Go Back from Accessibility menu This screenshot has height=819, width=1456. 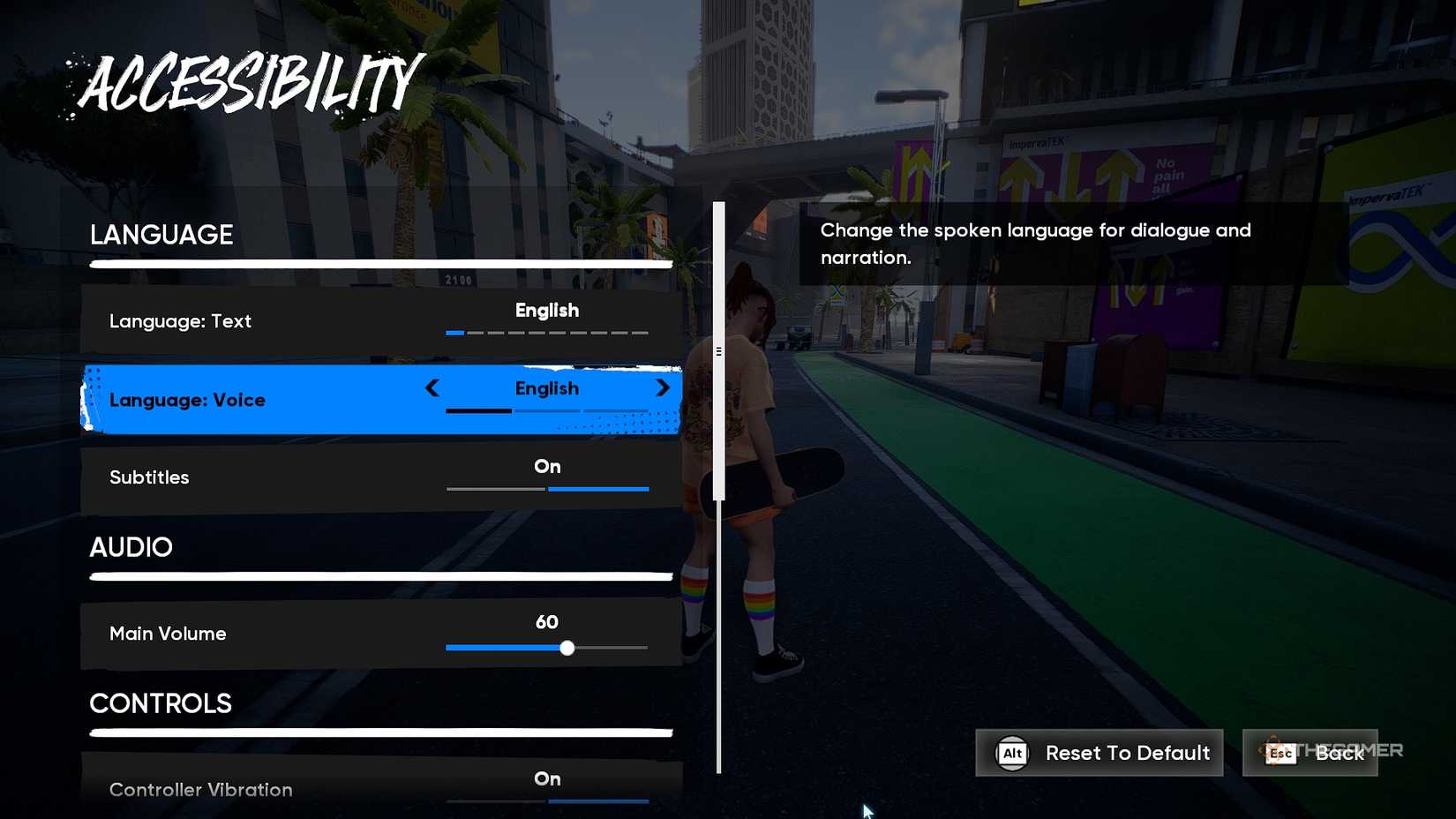(1310, 753)
